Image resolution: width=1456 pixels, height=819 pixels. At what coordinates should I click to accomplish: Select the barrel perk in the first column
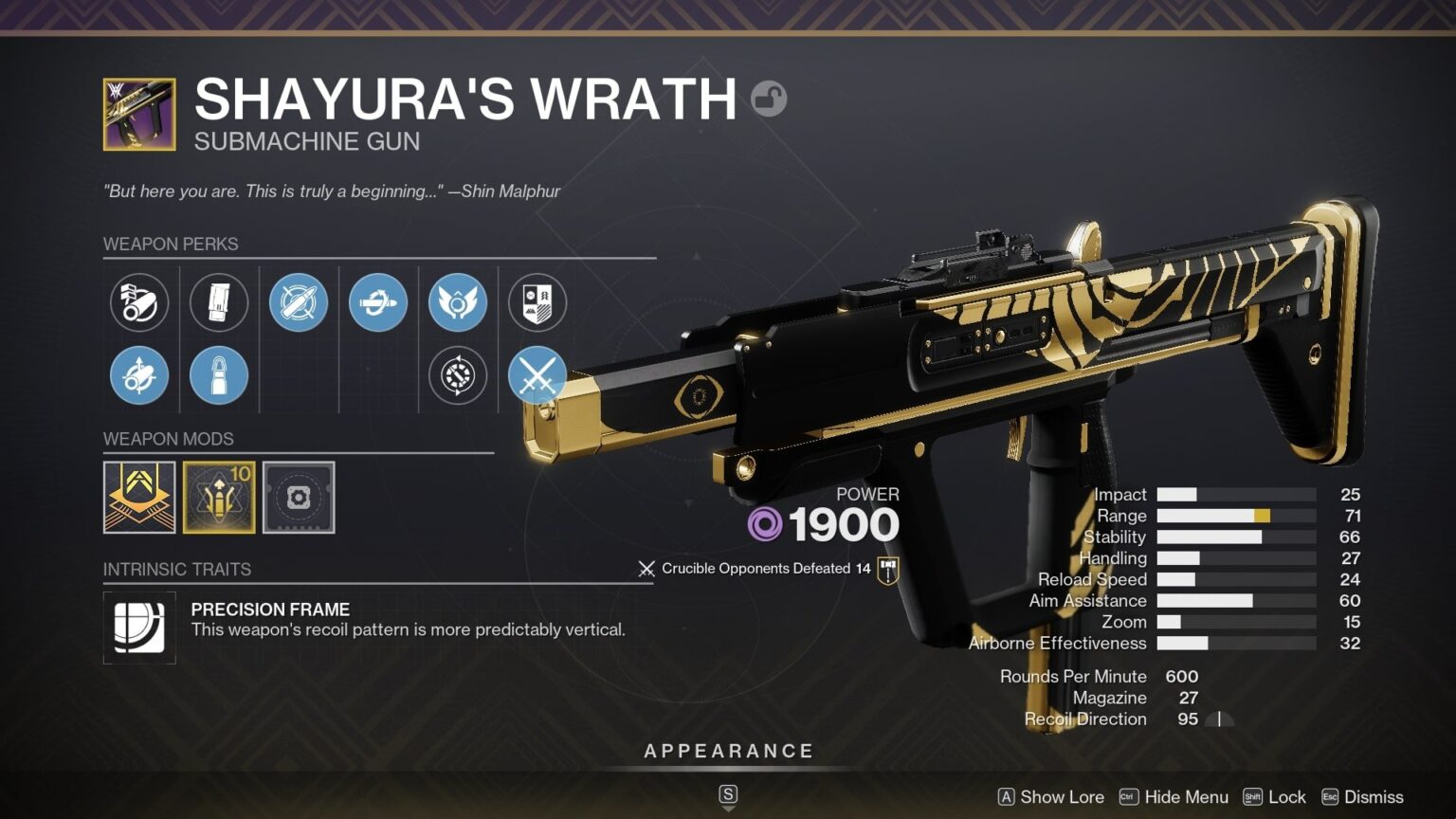[138, 302]
